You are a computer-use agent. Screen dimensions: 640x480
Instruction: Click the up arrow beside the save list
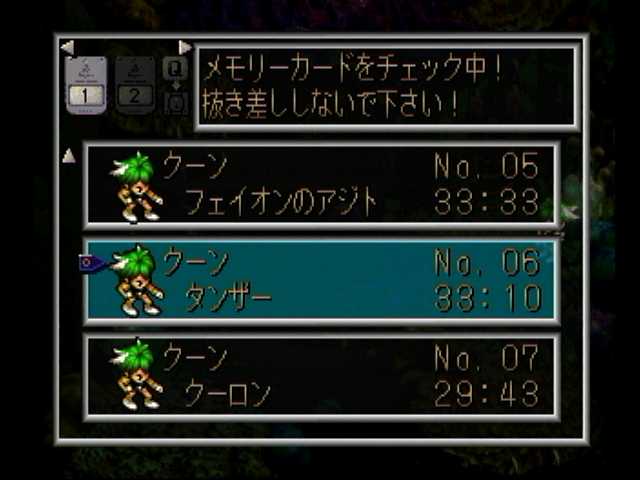(69, 155)
